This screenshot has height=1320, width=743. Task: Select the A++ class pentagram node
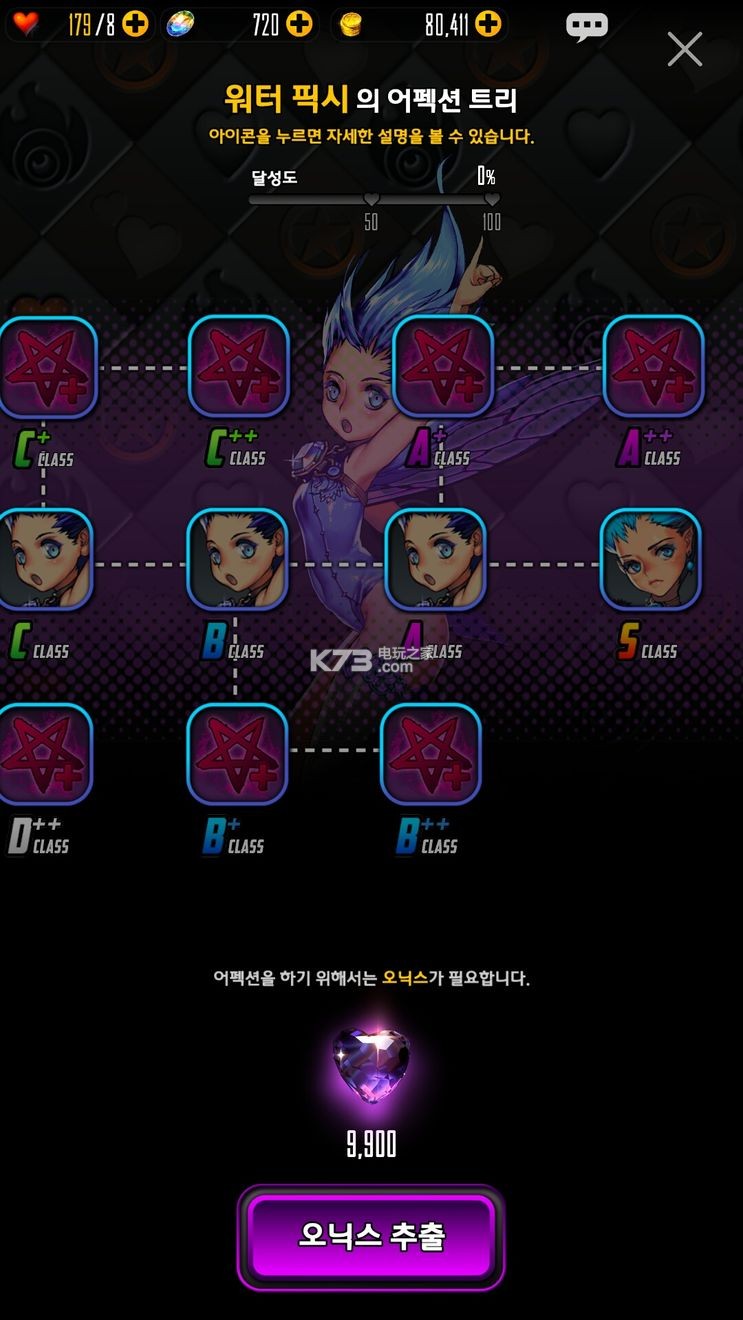[x=653, y=367]
